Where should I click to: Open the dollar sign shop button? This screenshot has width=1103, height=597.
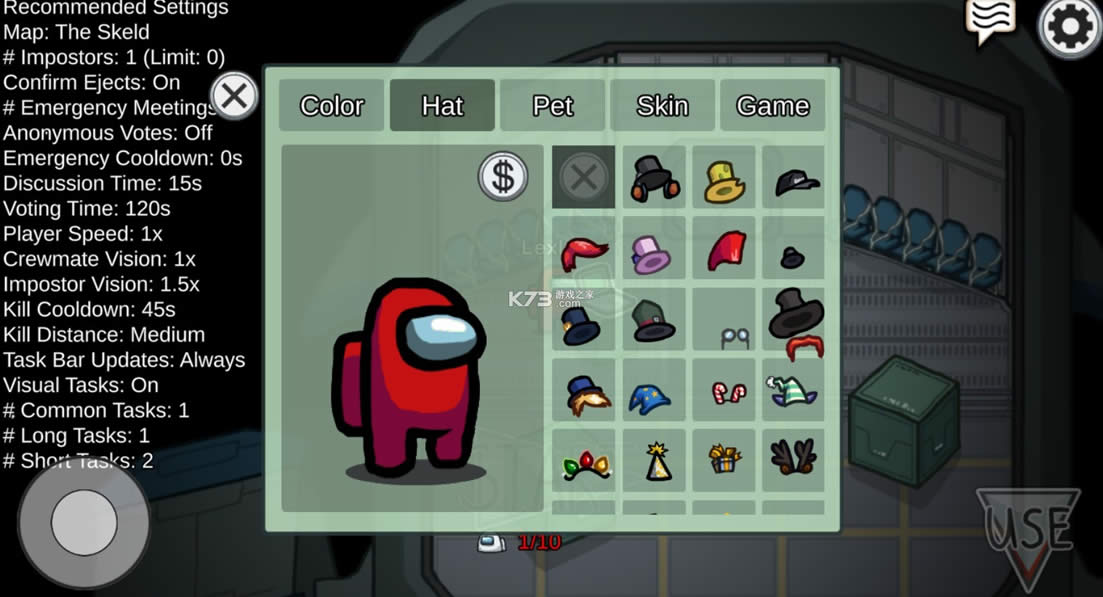point(503,177)
